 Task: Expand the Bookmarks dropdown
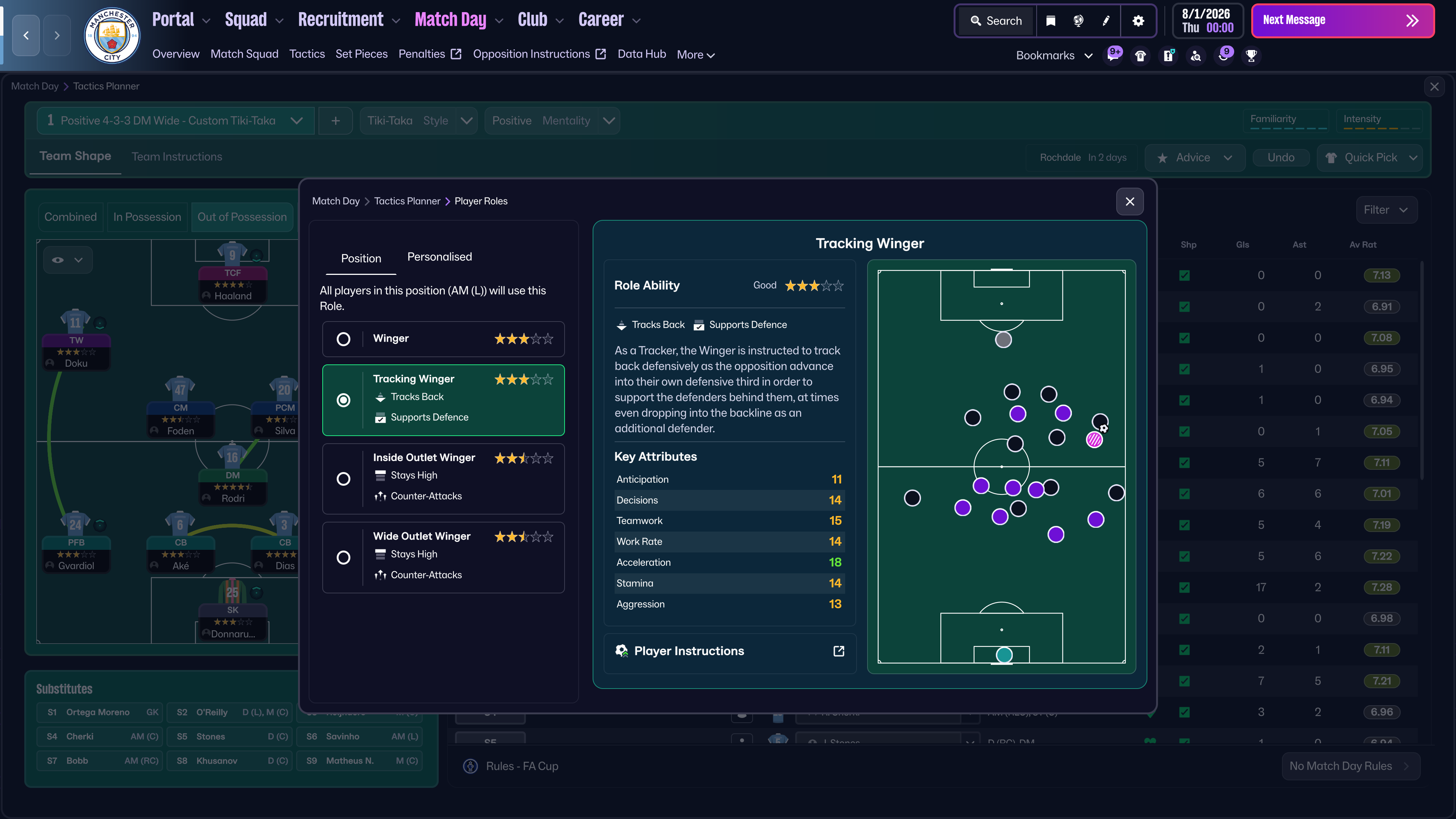pyautogui.click(x=1089, y=55)
